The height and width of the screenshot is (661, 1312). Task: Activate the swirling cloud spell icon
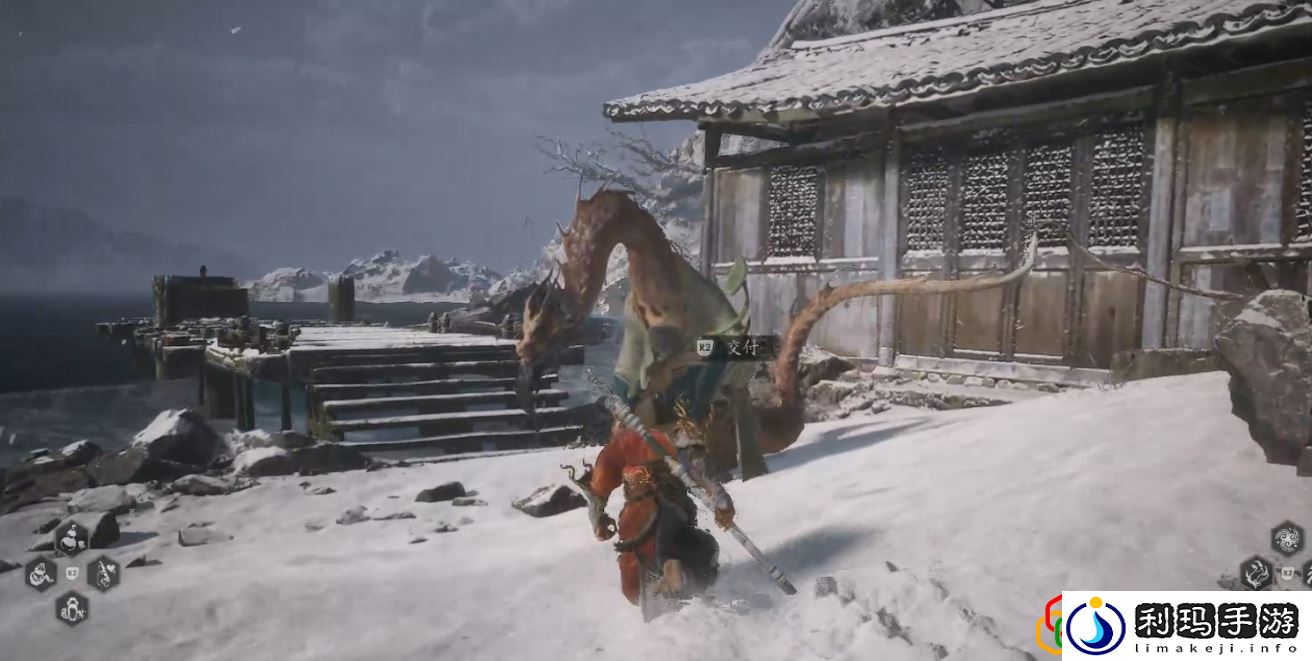click(x=1287, y=538)
